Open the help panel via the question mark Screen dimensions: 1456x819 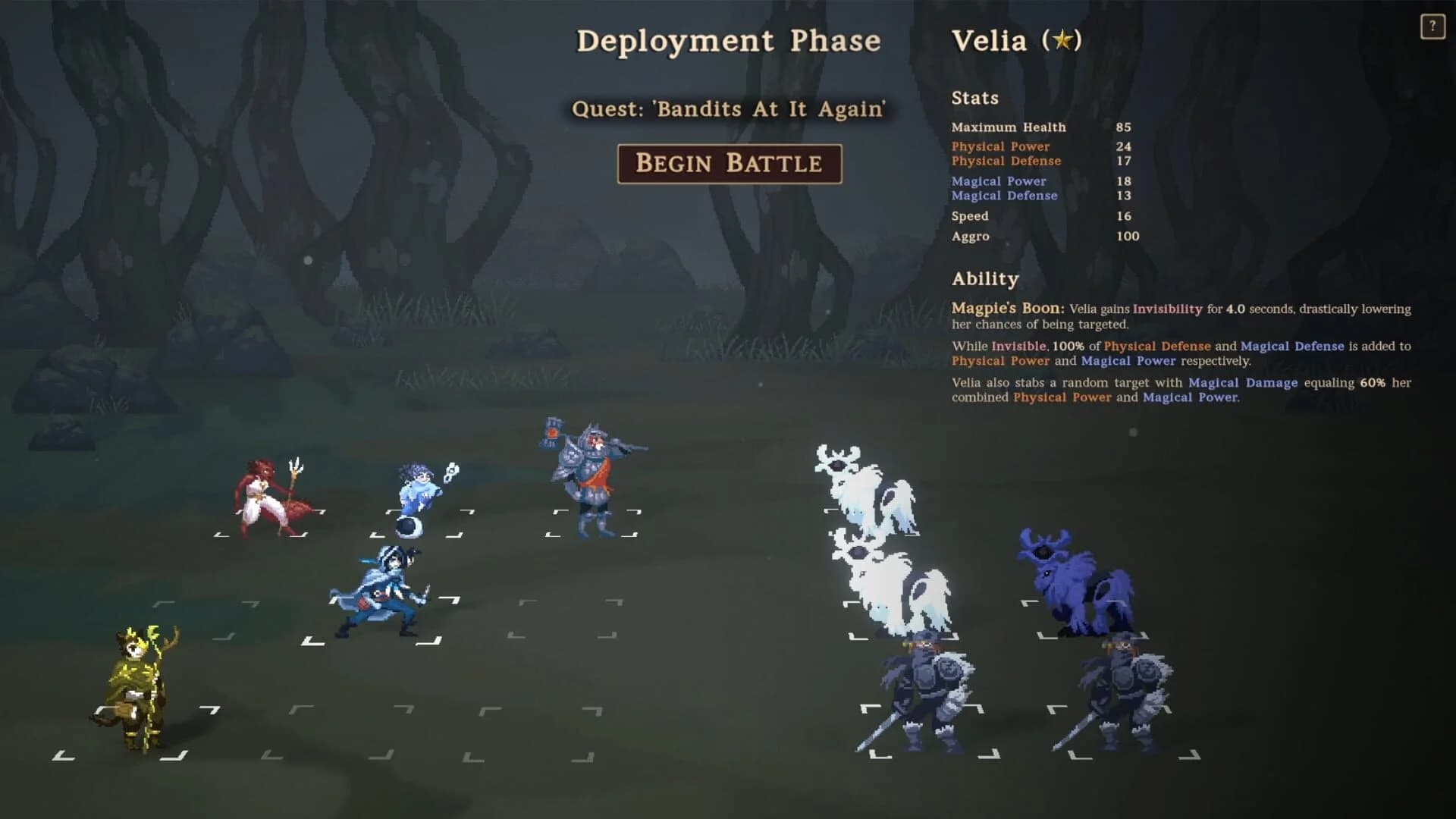click(x=1432, y=27)
